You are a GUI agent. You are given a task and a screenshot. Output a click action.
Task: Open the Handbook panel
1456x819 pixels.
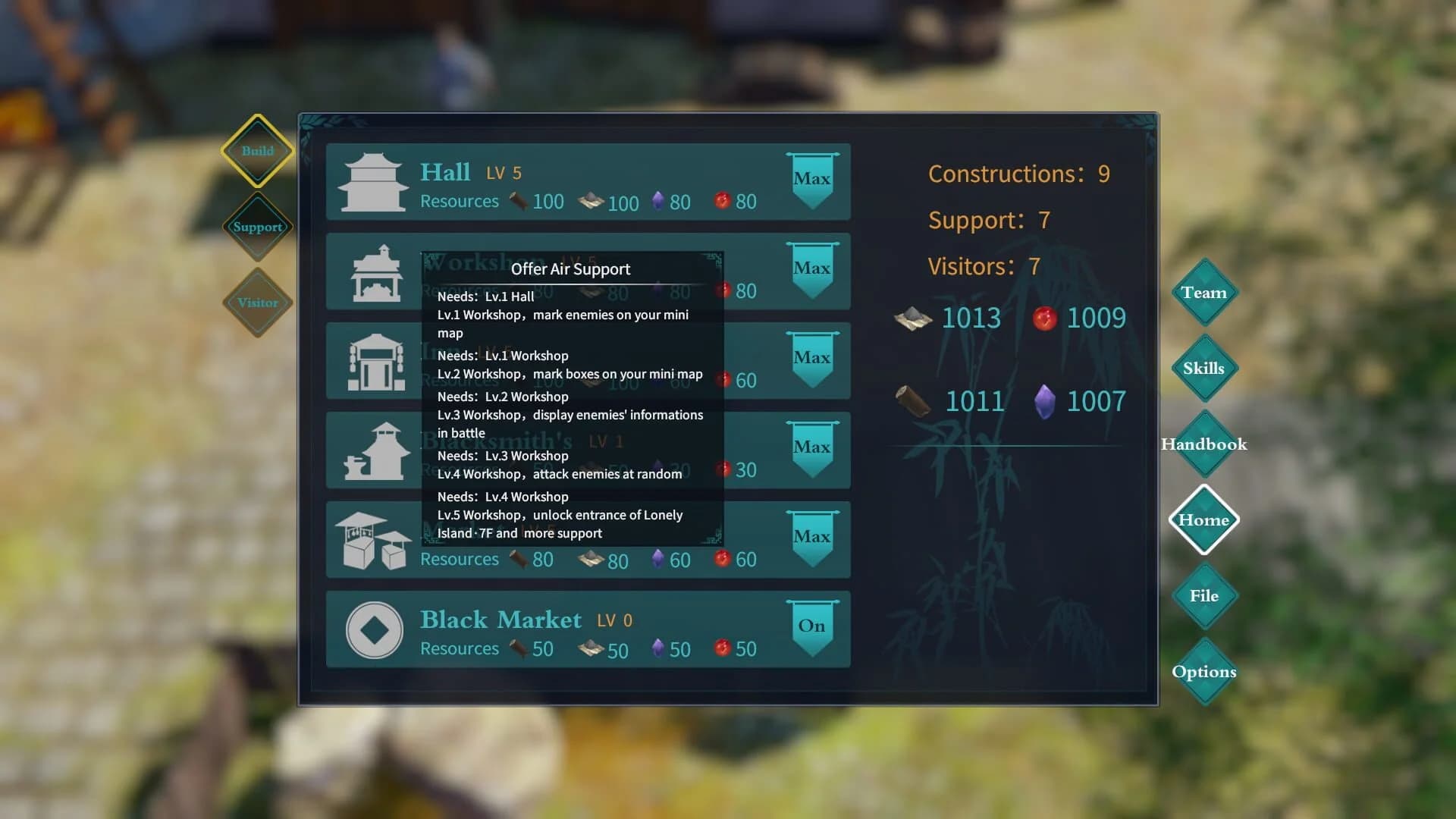[x=1203, y=444]
